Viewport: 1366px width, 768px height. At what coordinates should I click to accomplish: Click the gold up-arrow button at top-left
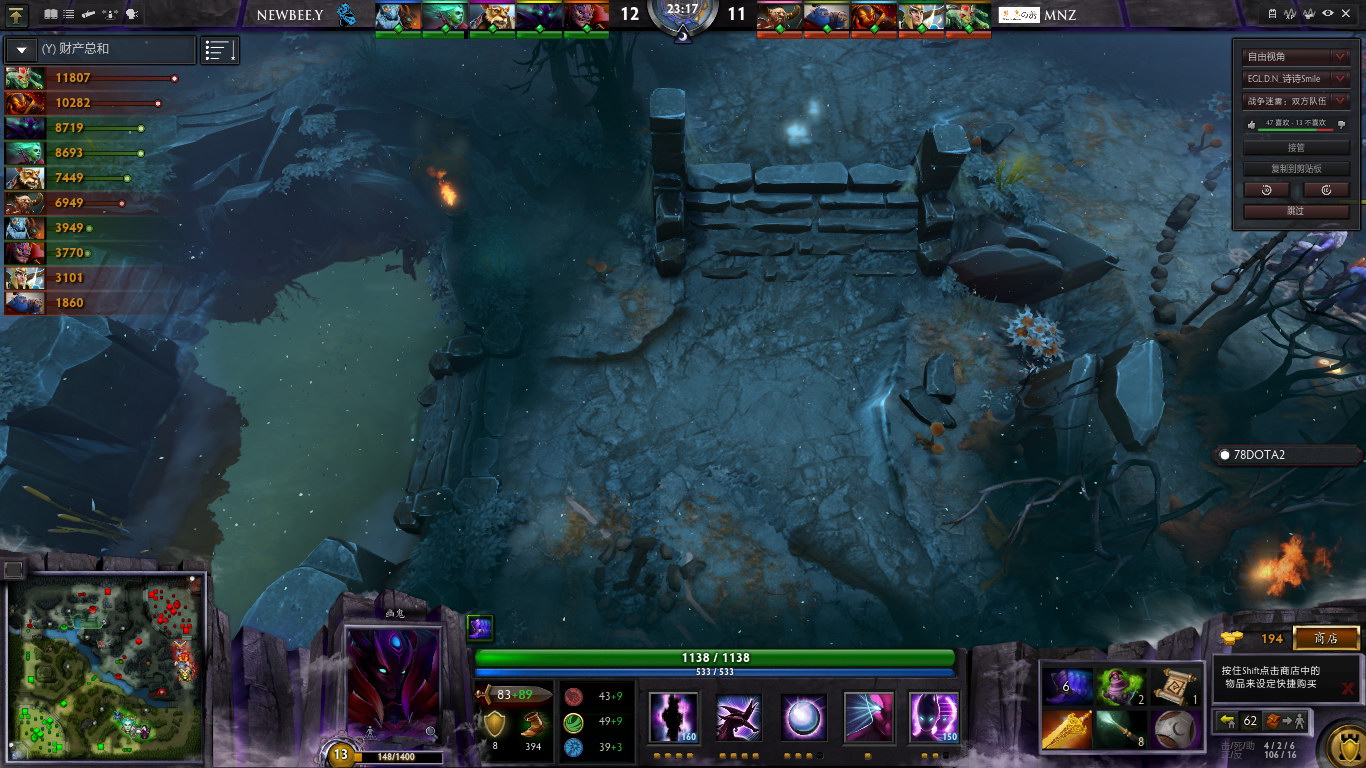(18, 14)
